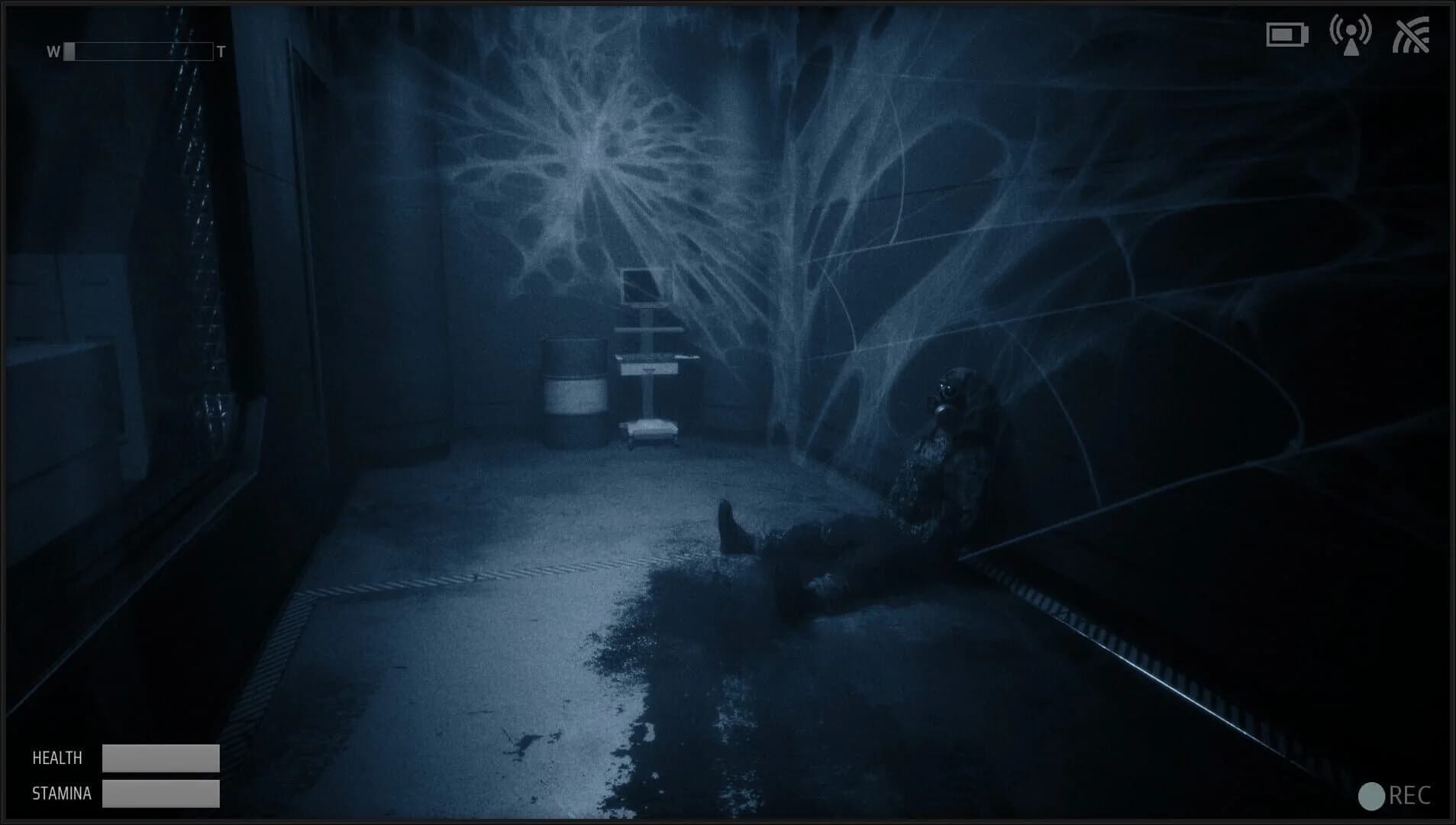
Task: Click the T telephoto zoom label
Action: [x=220, y=52]
